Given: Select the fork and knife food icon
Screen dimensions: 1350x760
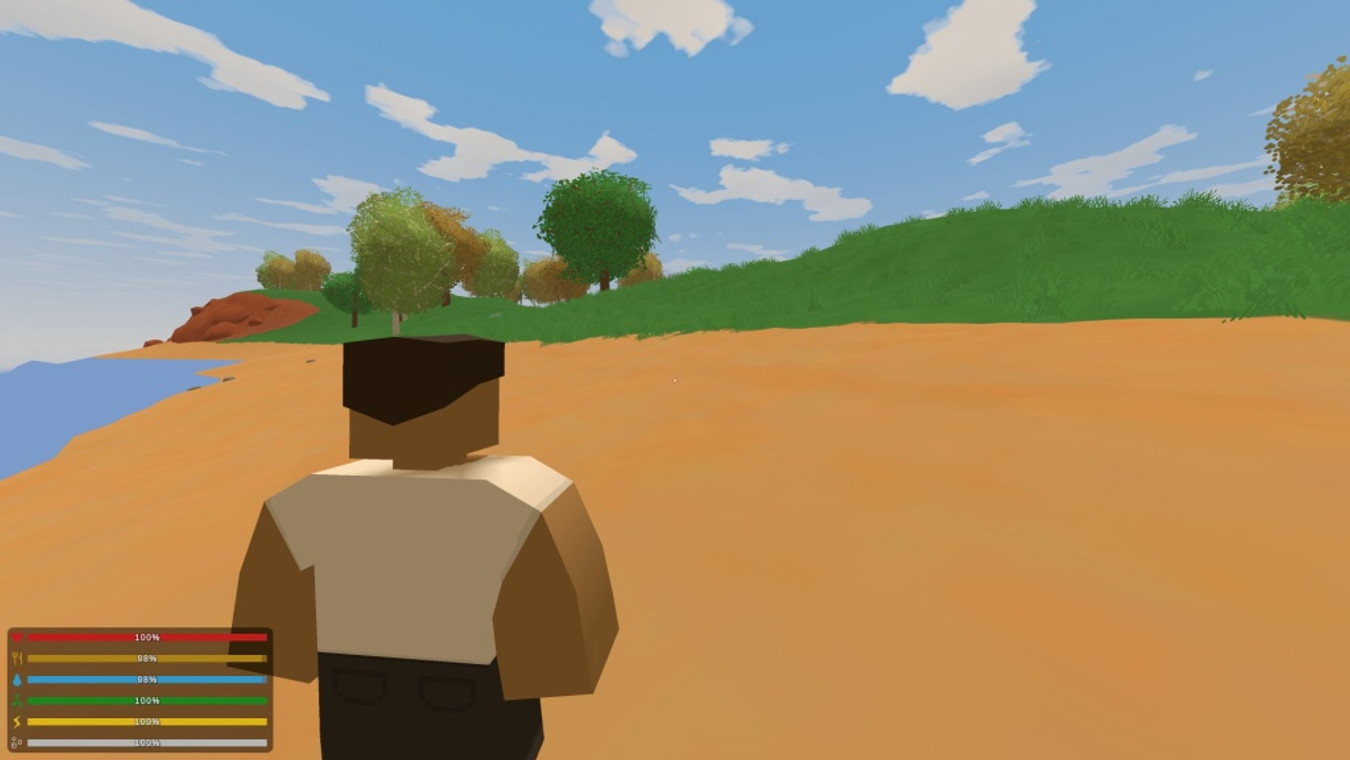Looking at the screenshot, I should [x=18, y=658].
